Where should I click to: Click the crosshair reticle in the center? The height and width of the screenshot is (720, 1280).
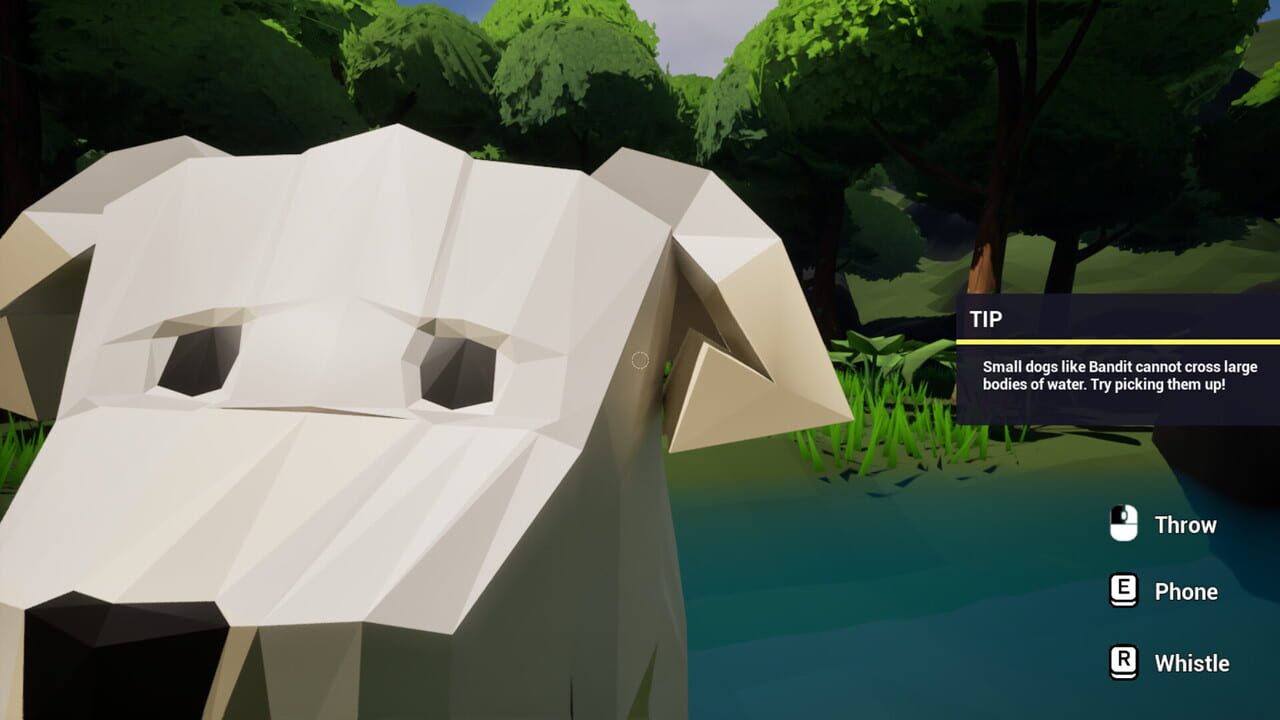[641, 360]
